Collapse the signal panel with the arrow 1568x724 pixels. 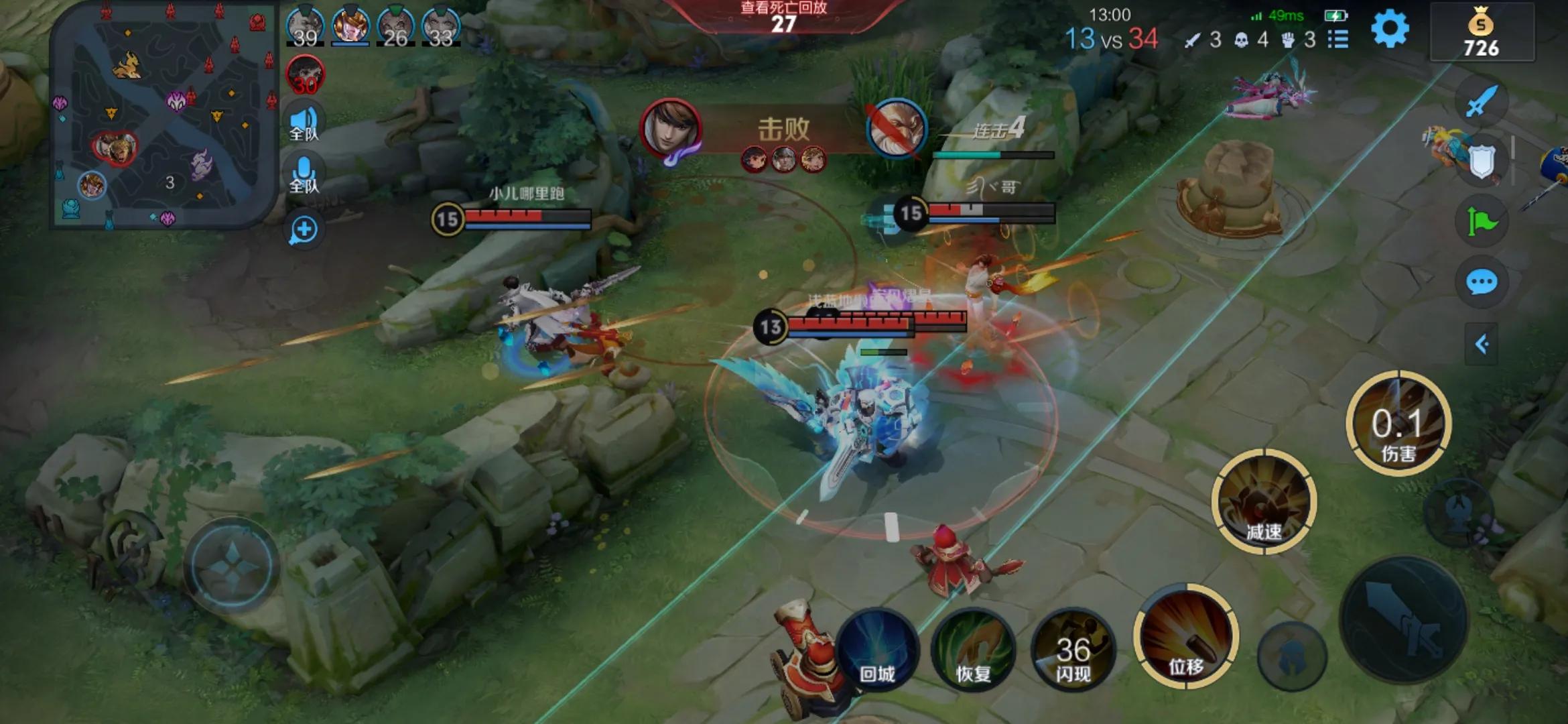point(1482,345)
